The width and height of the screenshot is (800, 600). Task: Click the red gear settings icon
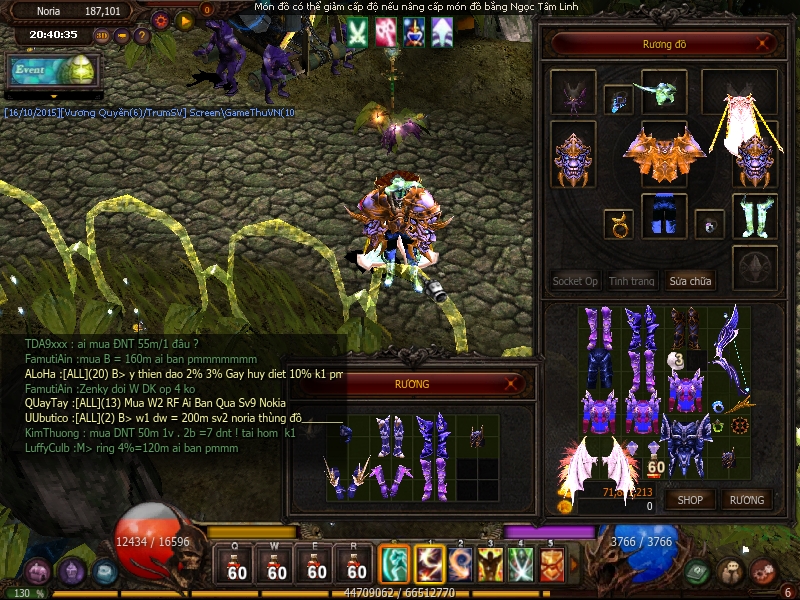click(x=160, y=19)
